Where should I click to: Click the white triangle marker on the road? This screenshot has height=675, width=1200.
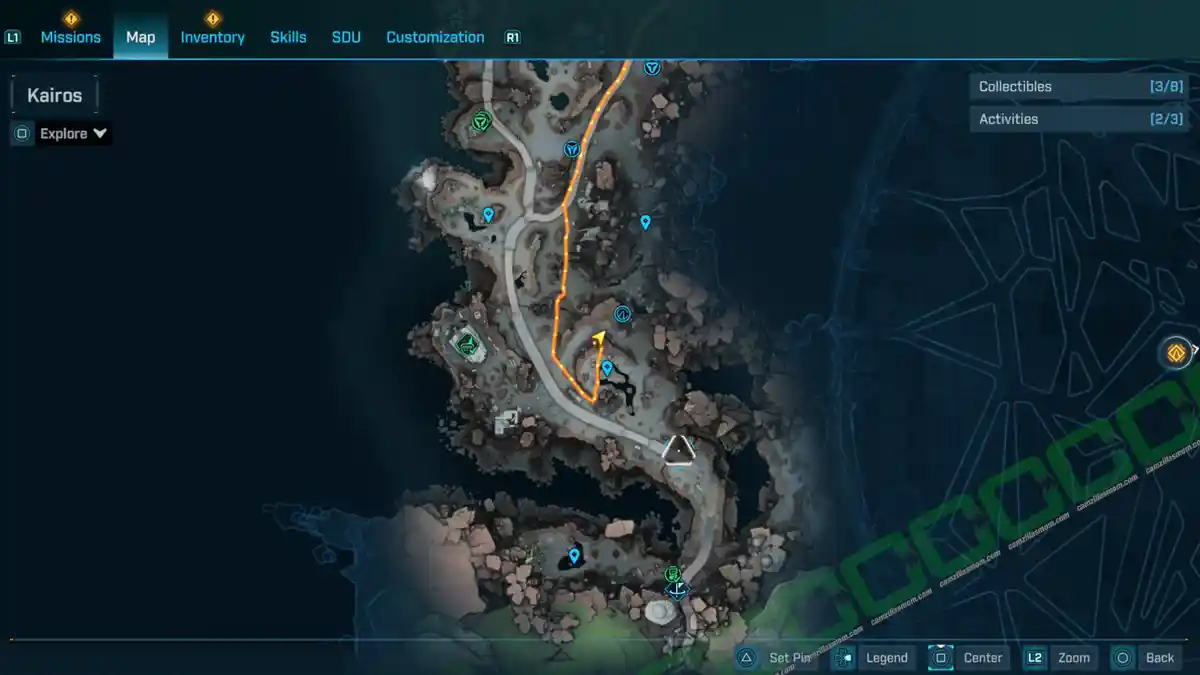click(x=679, y=451)
